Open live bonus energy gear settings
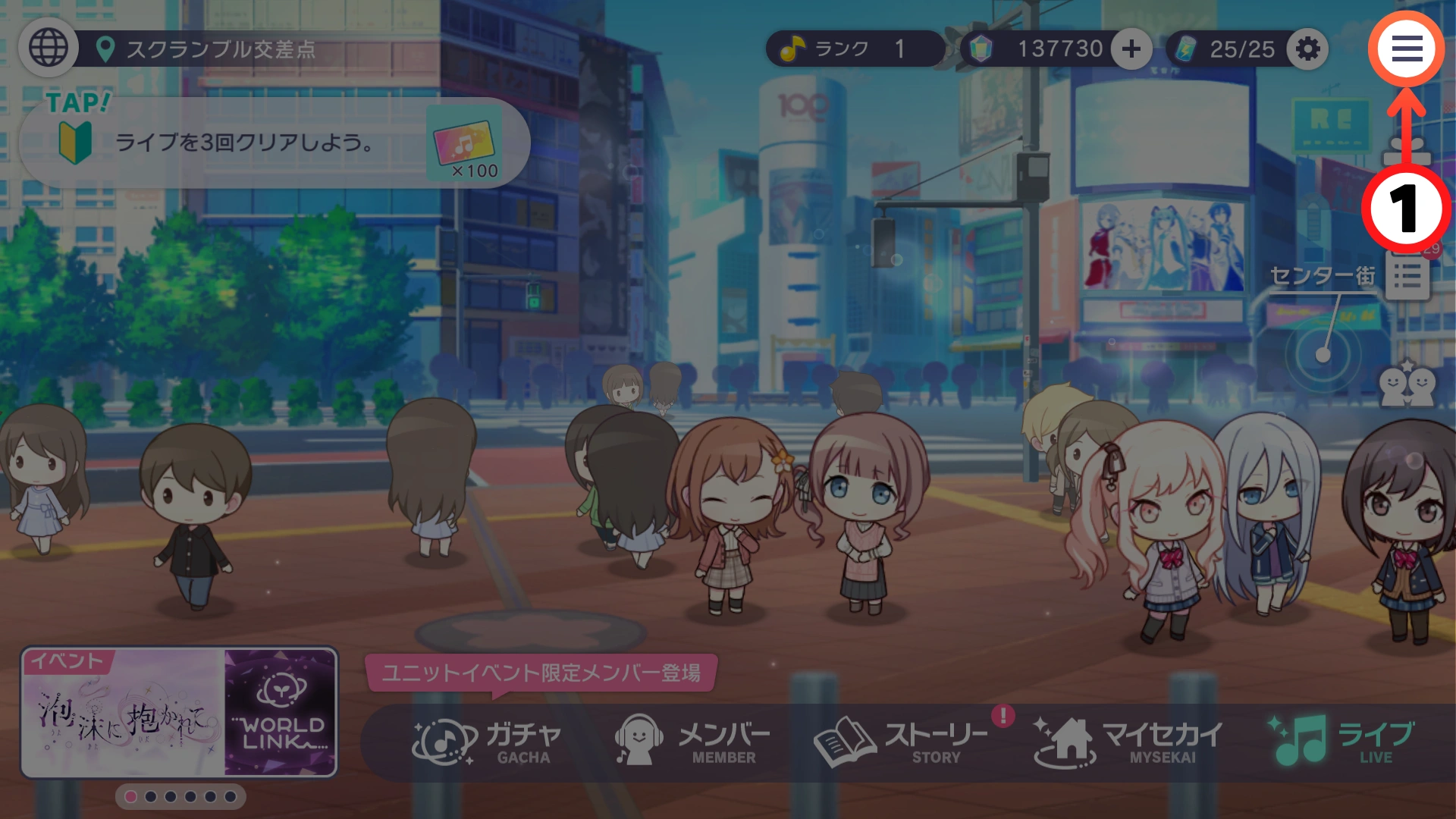This screenshot has width=1456, height=819. coord(1307,49)
